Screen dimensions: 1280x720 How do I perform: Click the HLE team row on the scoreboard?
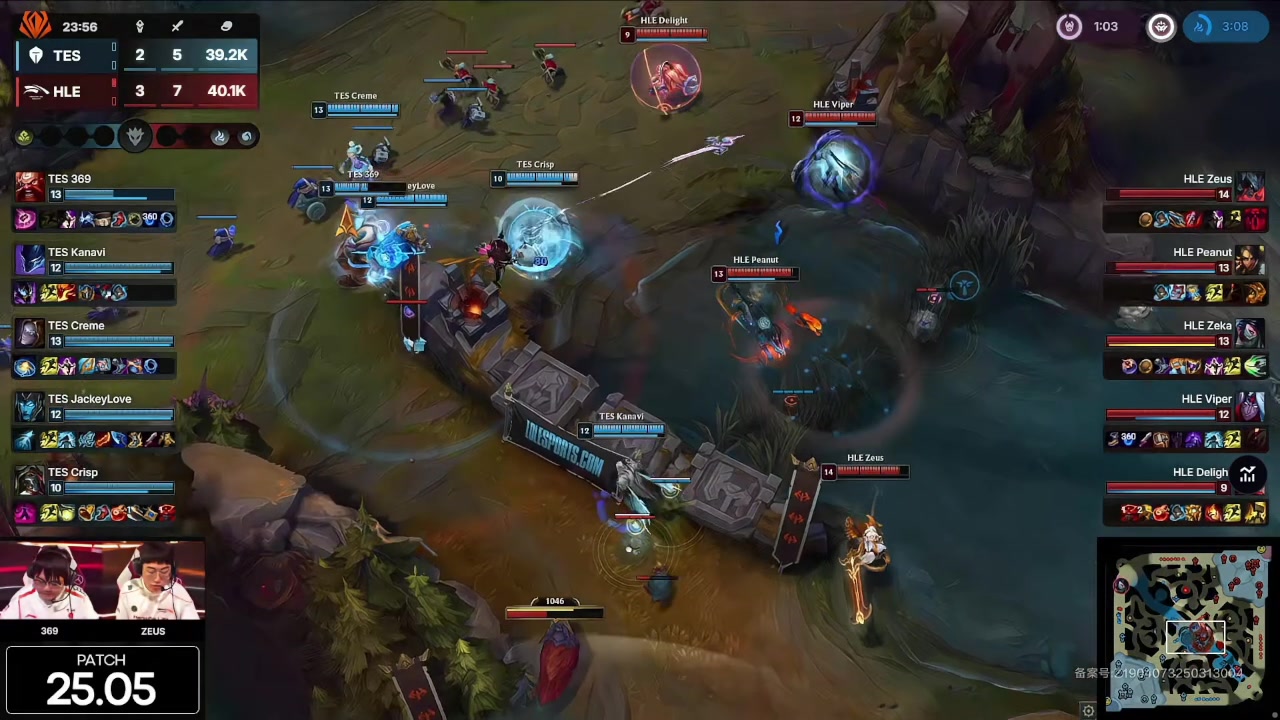click(x=135, y=91)
